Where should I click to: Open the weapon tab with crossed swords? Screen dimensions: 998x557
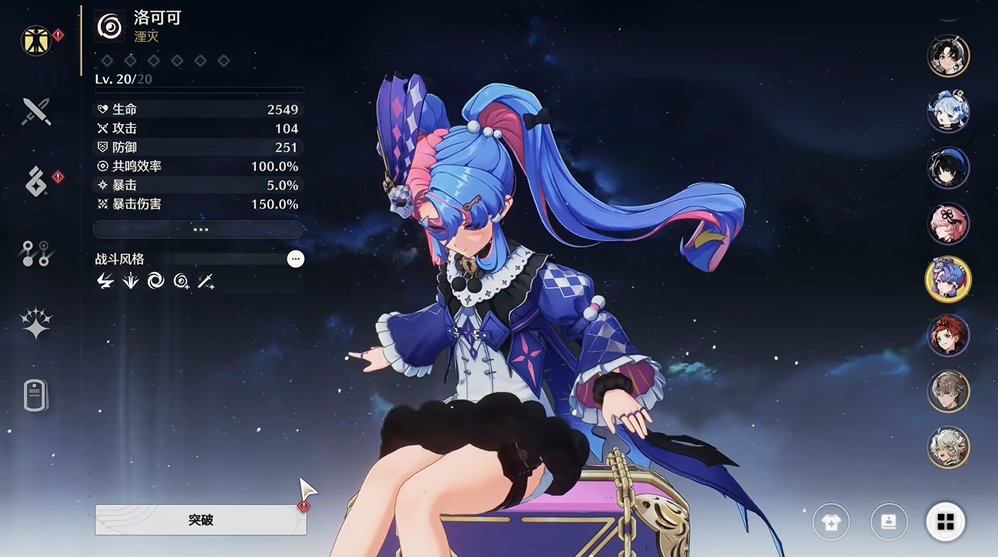[36, 111]
